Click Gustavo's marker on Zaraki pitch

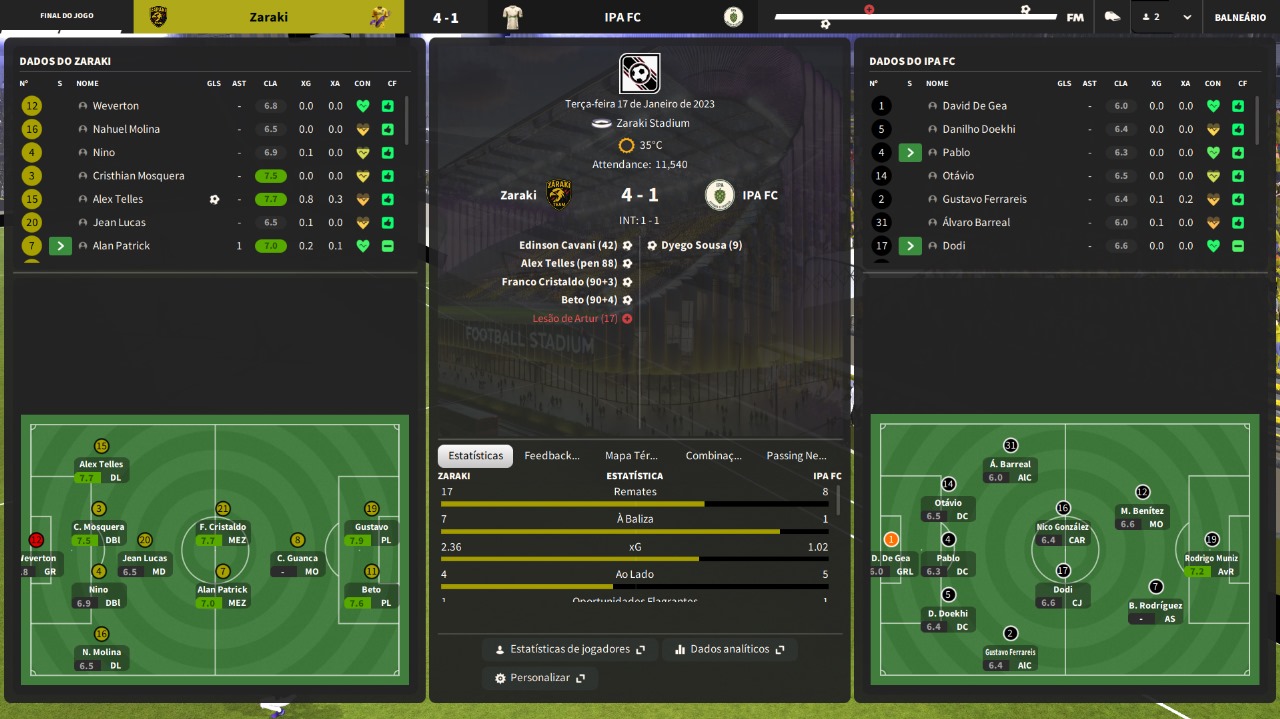point(372,508)
